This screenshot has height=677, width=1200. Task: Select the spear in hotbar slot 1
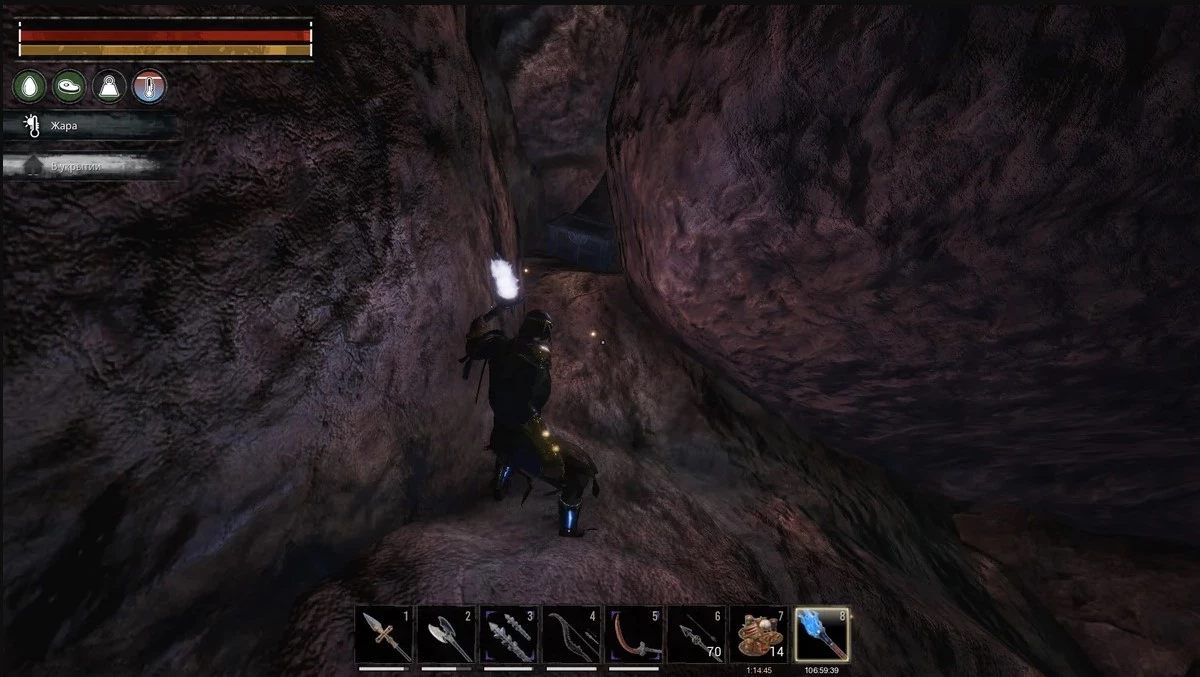pyautogui.click(x=385, y=634)
